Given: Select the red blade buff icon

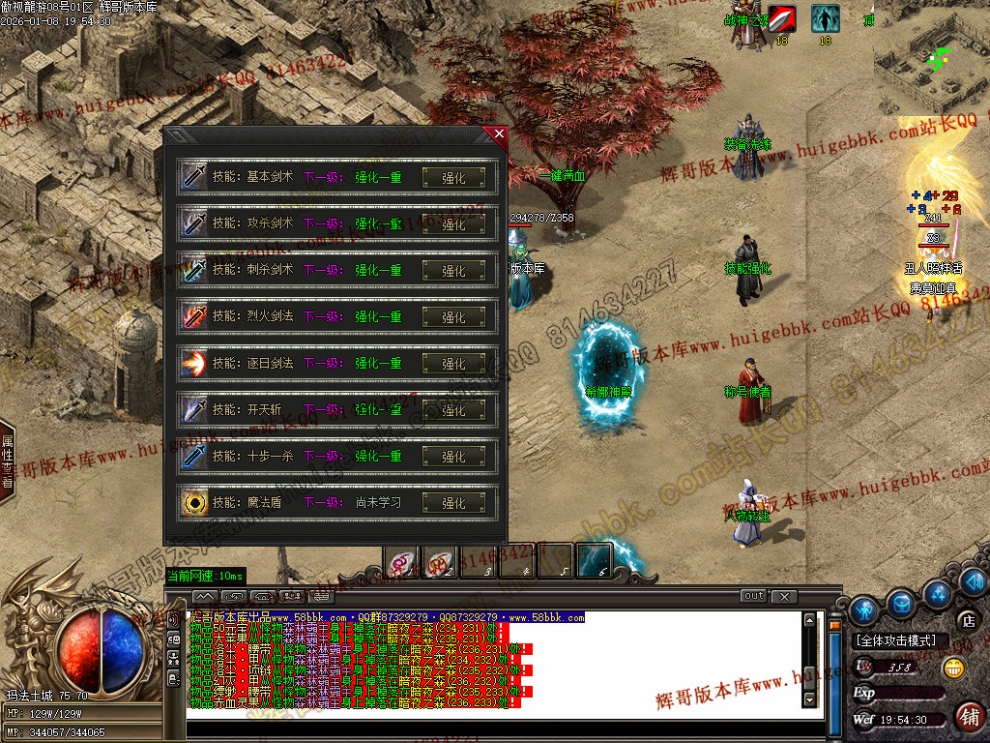Looking at the screenshot, I should [782, 19].
